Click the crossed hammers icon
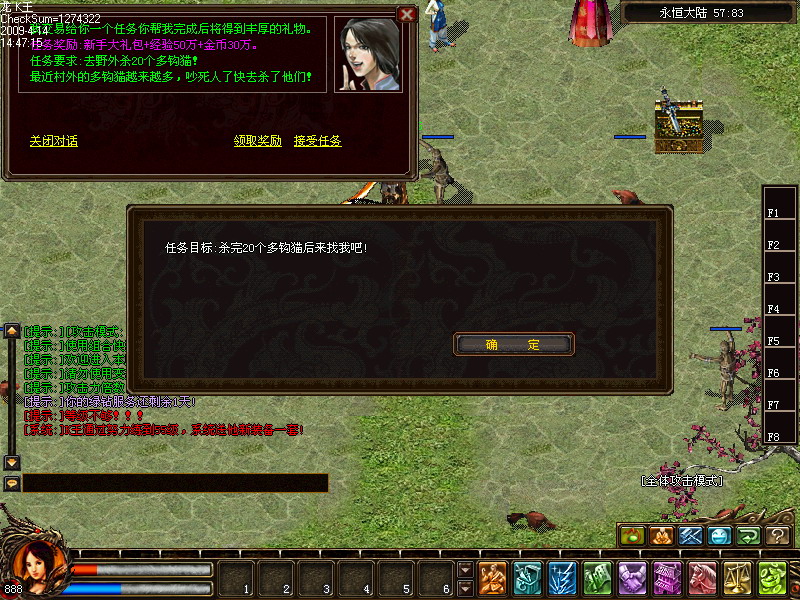Image resolution: width=800 pixels, height=600 pixels. tap(690, 536)
